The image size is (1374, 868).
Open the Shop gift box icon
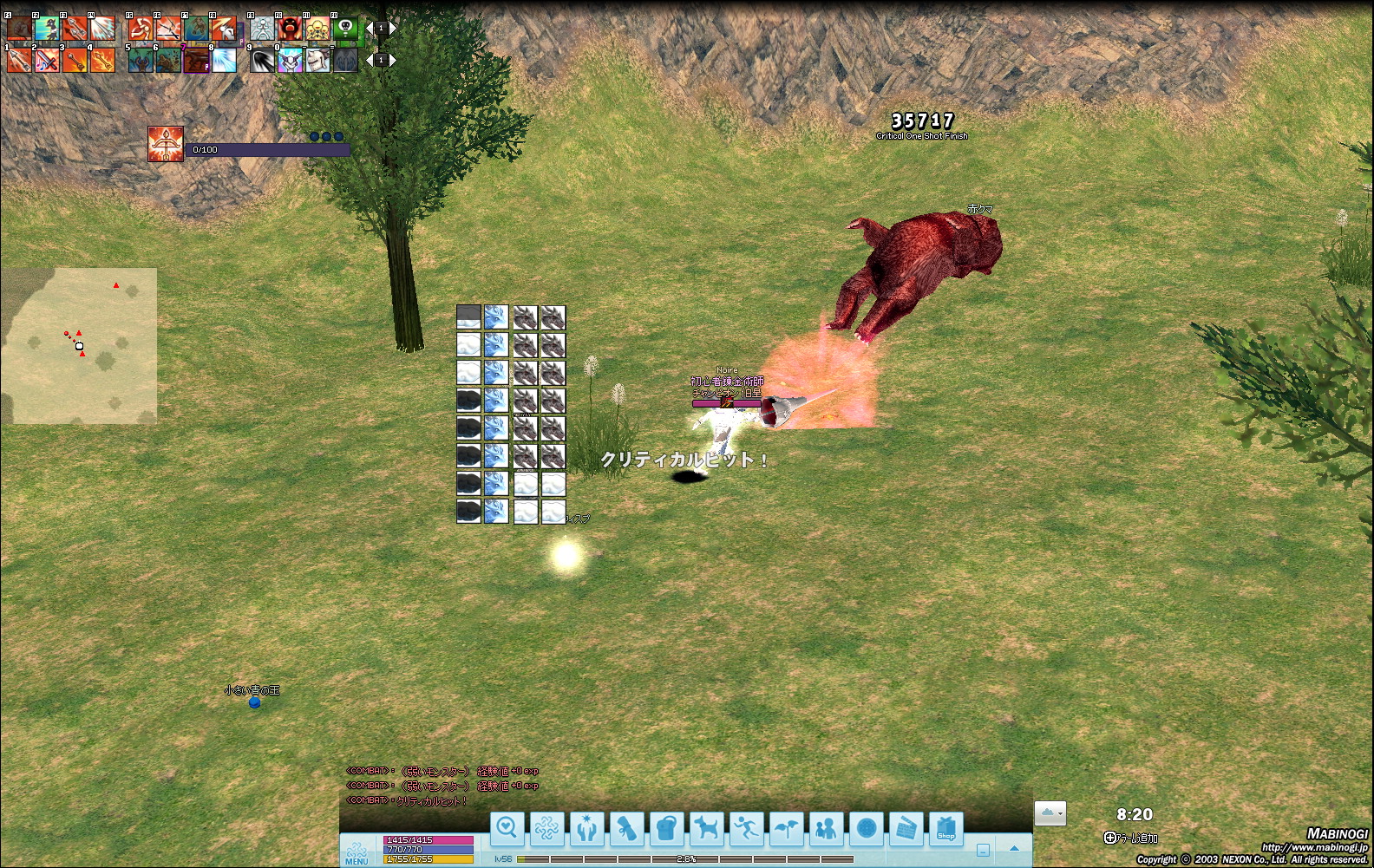pyautogui.click(x=946, y=829)
